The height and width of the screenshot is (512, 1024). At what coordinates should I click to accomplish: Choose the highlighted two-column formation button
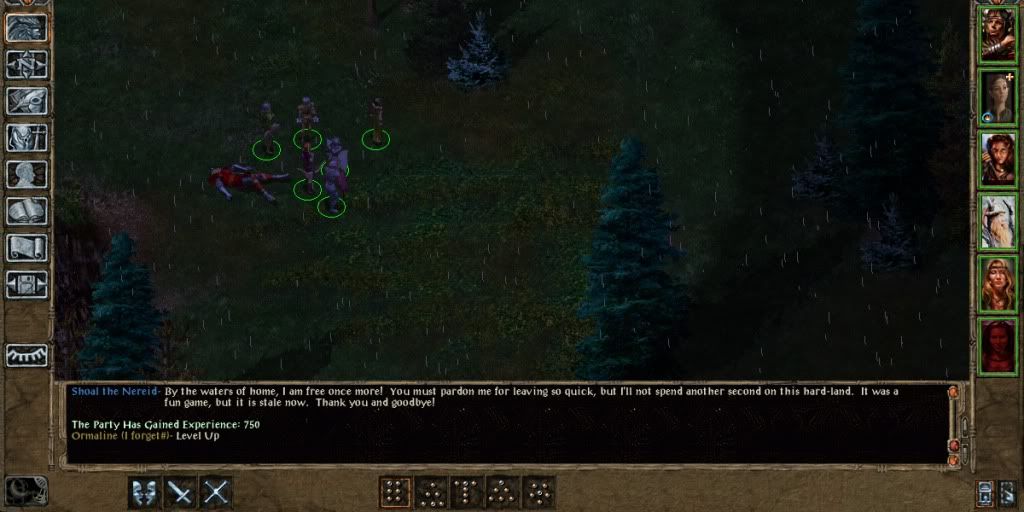click(395, 492)
